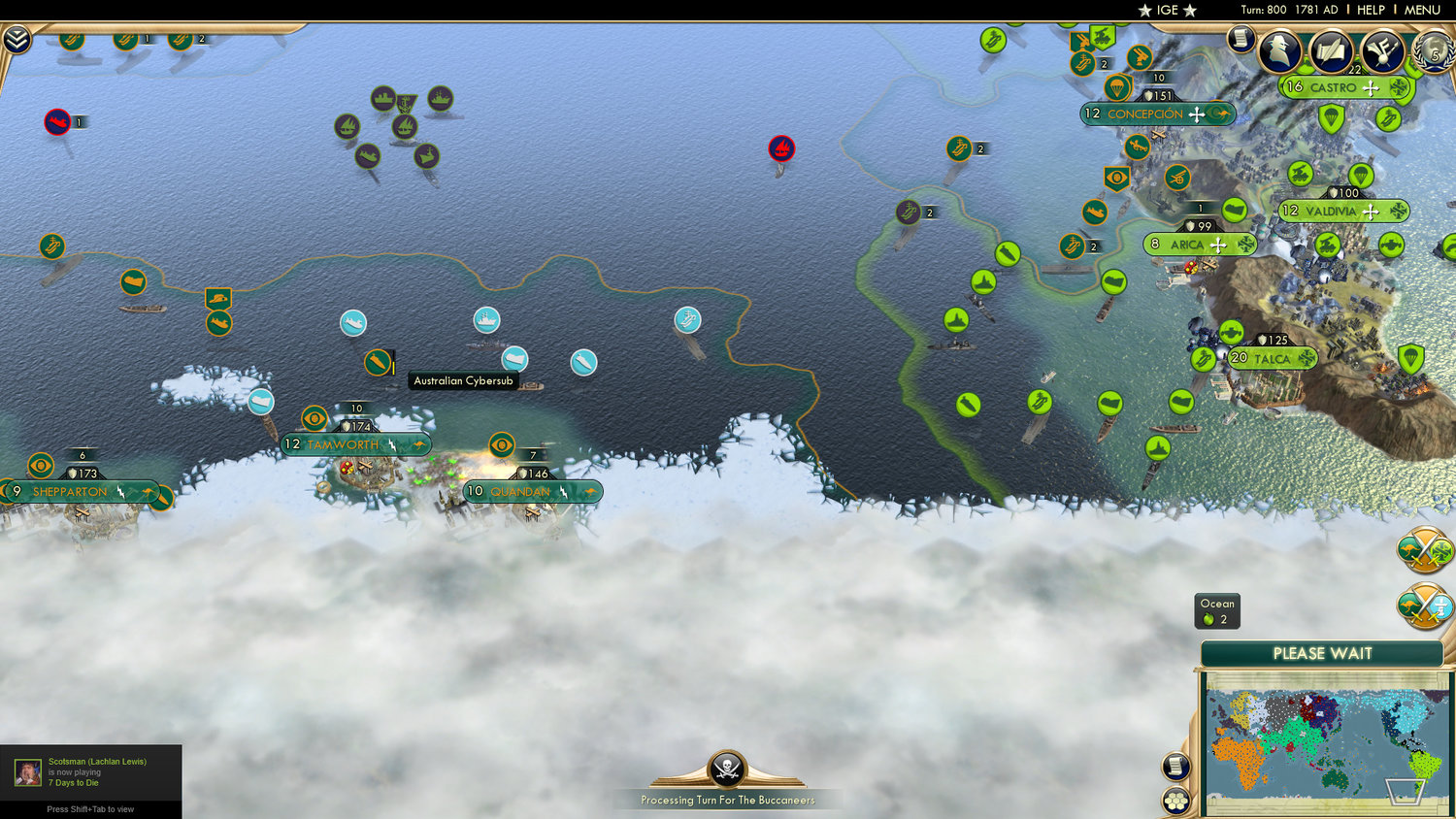
Task: Click the red Barbarian ship flag icon
Action: [x=782, y=149]
